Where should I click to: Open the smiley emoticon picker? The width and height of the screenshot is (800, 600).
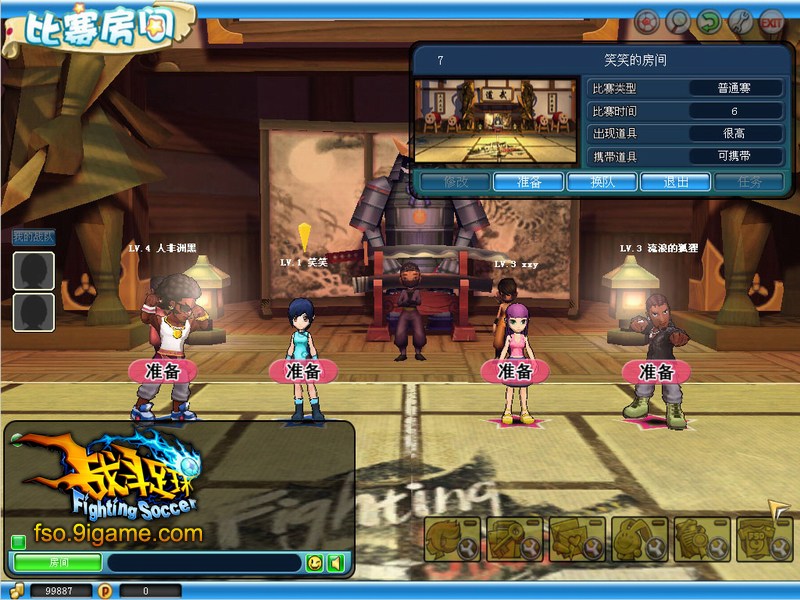tap(315, 563)
